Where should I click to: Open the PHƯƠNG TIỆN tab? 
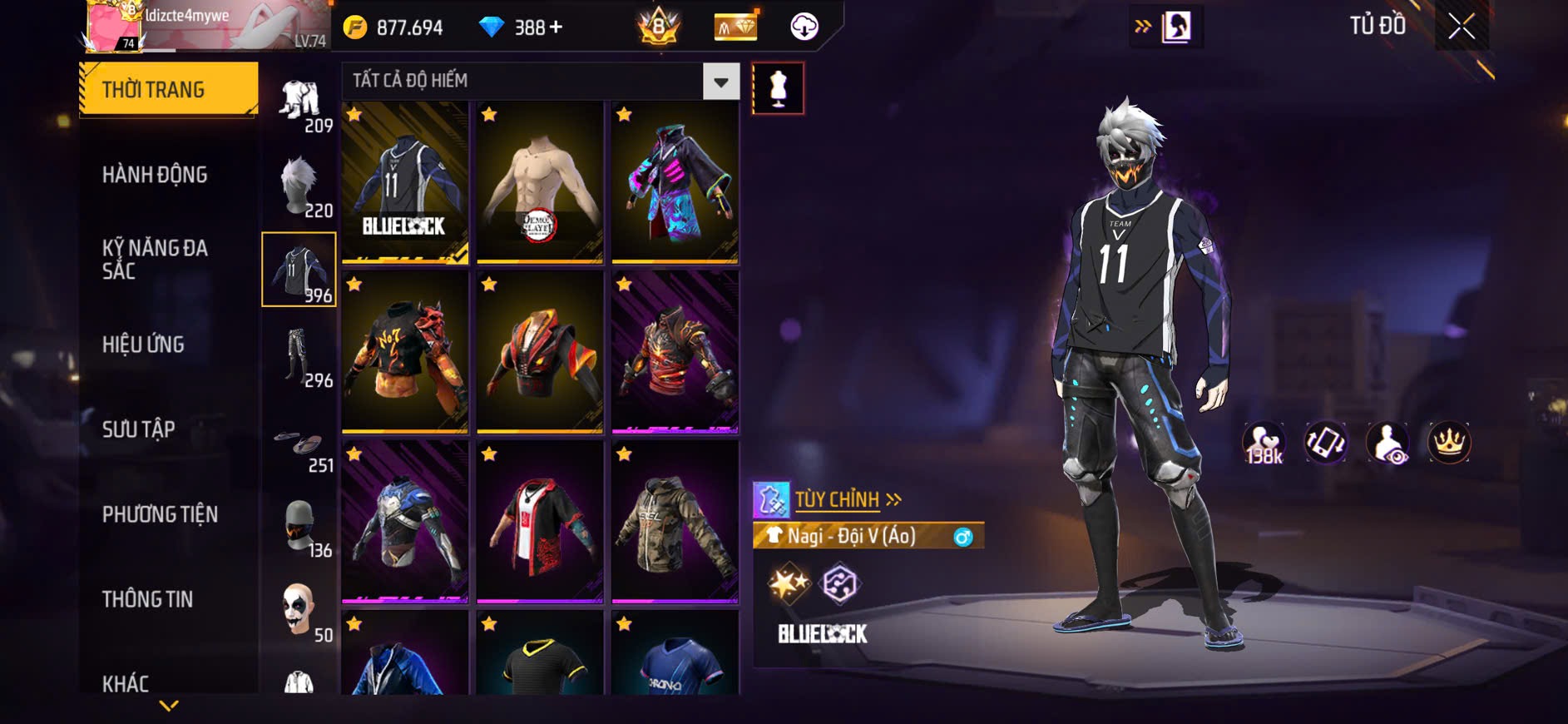pyautogui.click(x=160, y=514)
